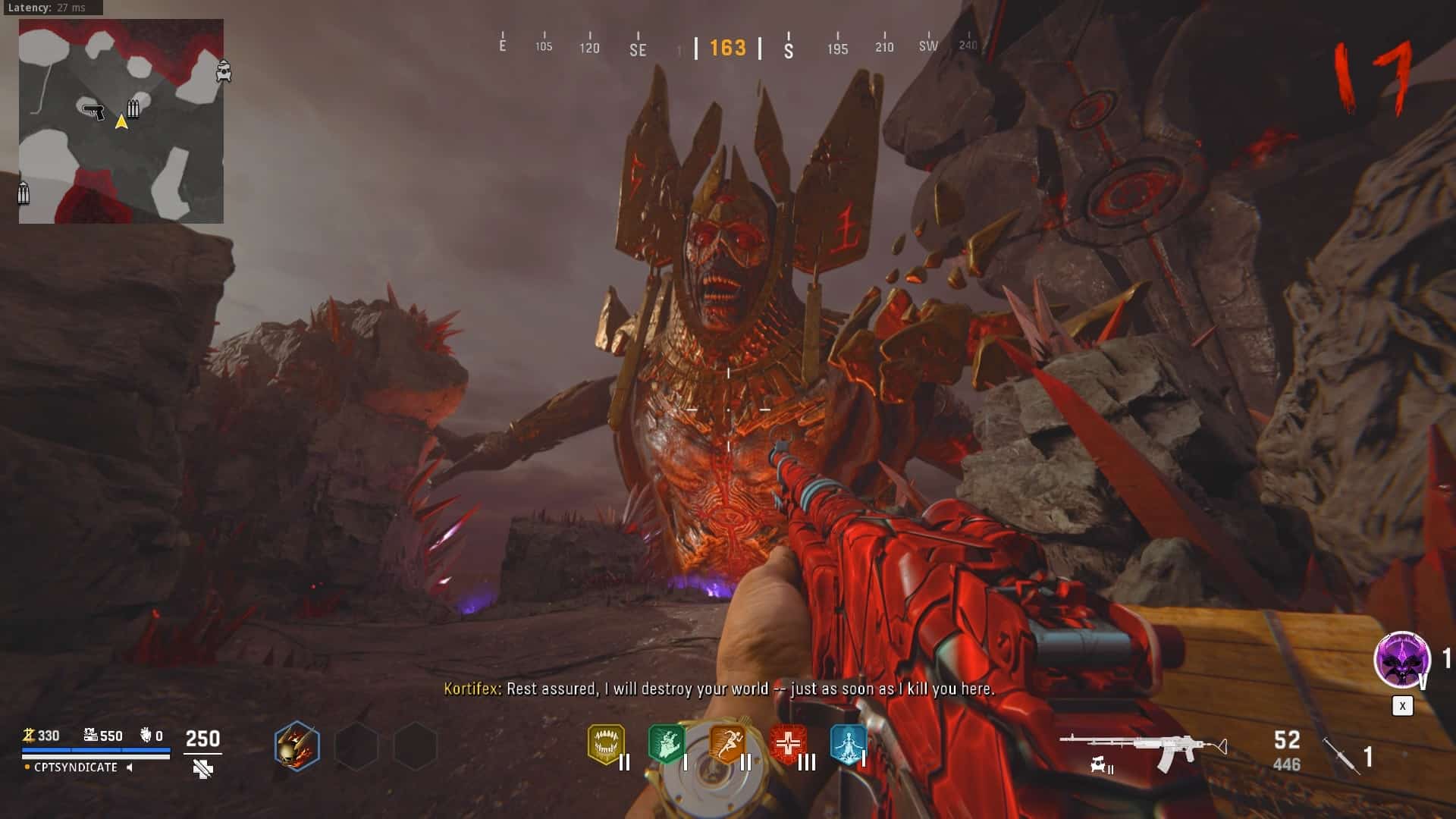This screenshot has width=1456, height=819.
Task: Open the minimap in the corner
Action: coord(121,121)
